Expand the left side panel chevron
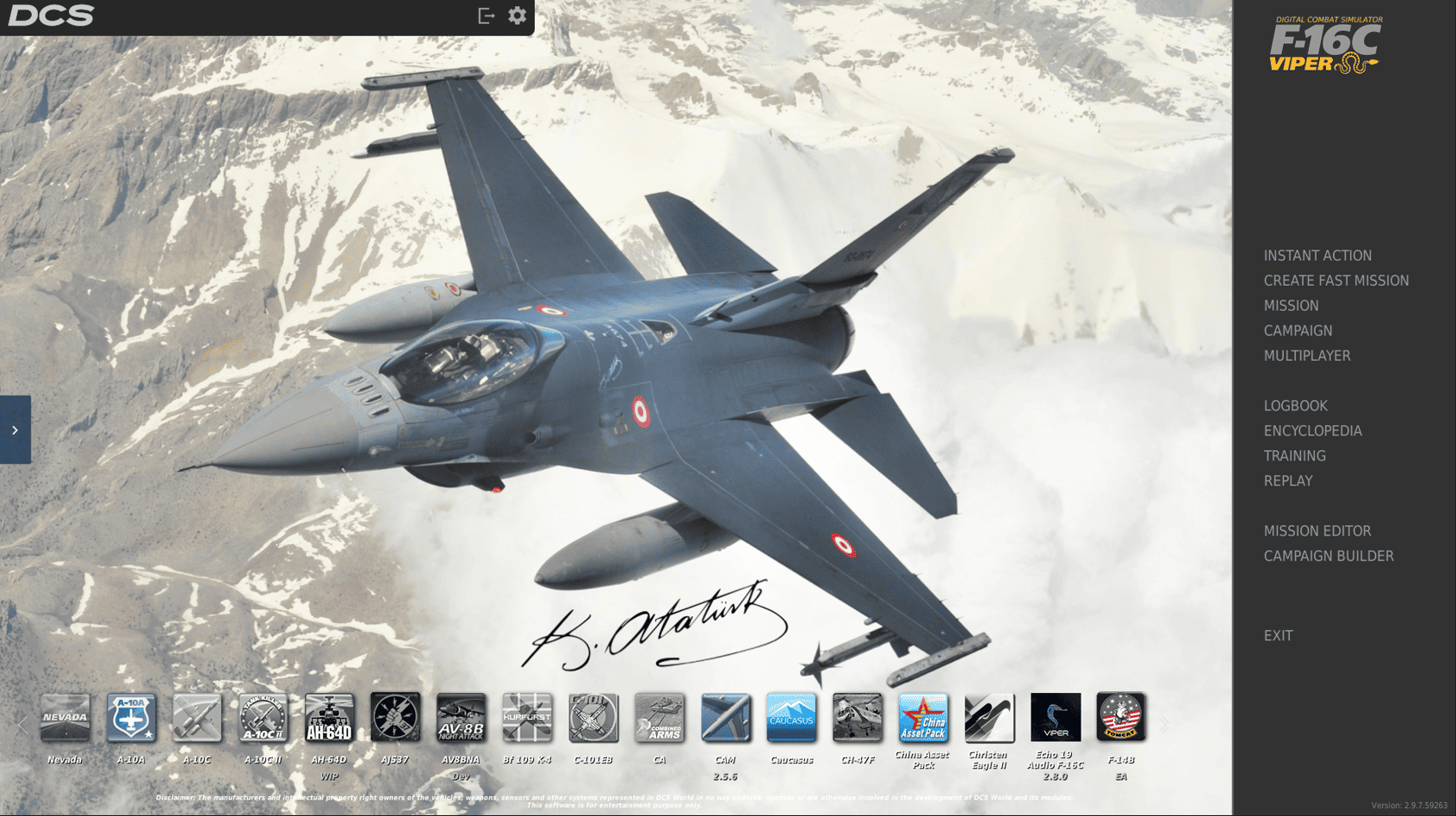 click(15, 430)
